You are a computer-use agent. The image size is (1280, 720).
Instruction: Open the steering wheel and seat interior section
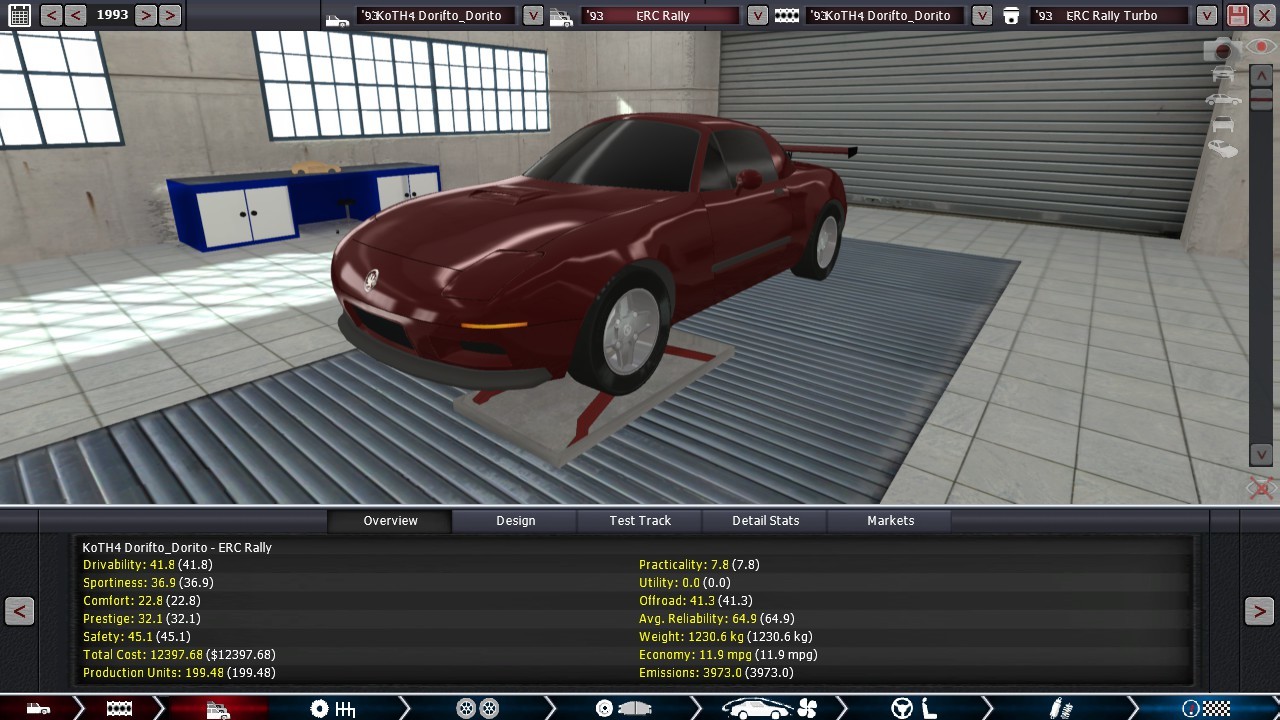pyautogui.click(x=913, y=709)
